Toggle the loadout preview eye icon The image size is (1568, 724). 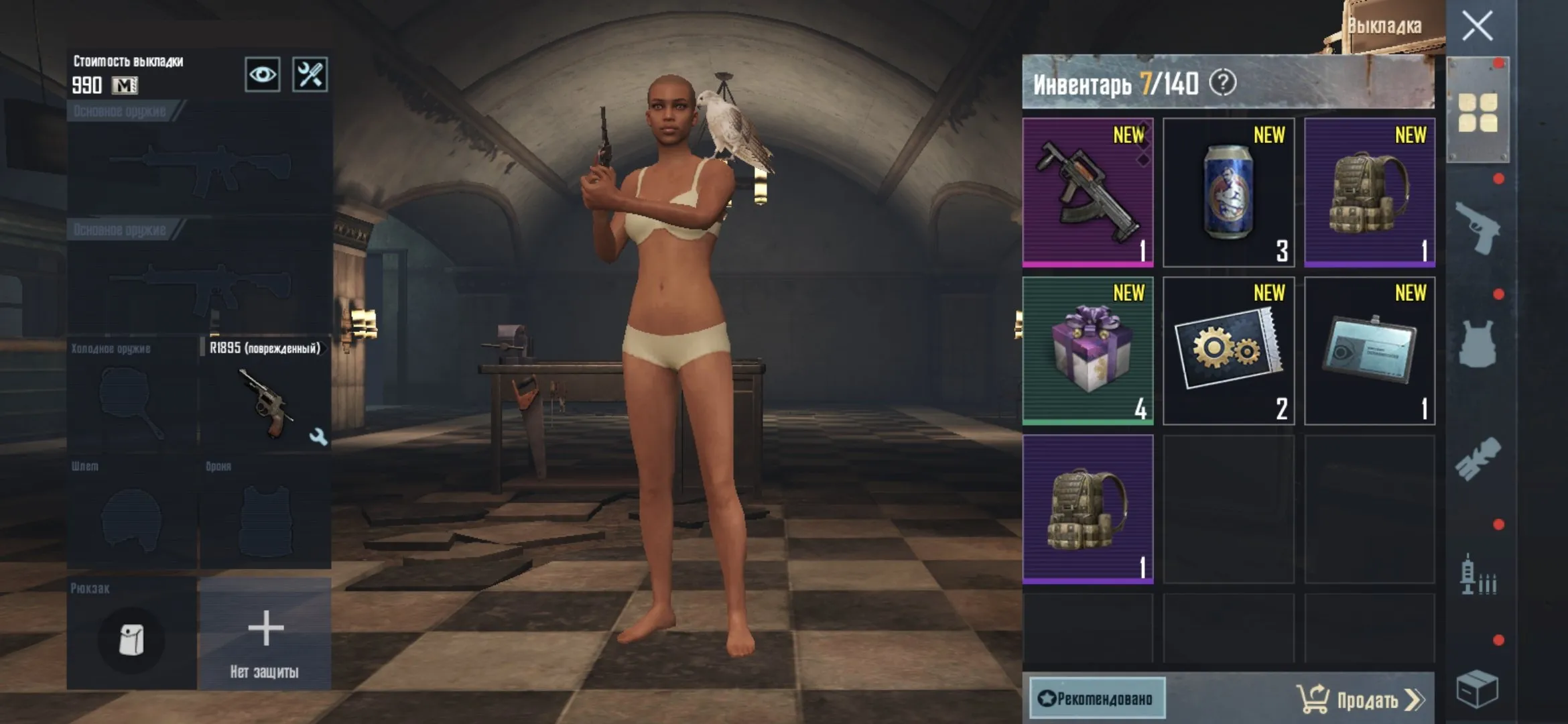(x=262, y=75)
